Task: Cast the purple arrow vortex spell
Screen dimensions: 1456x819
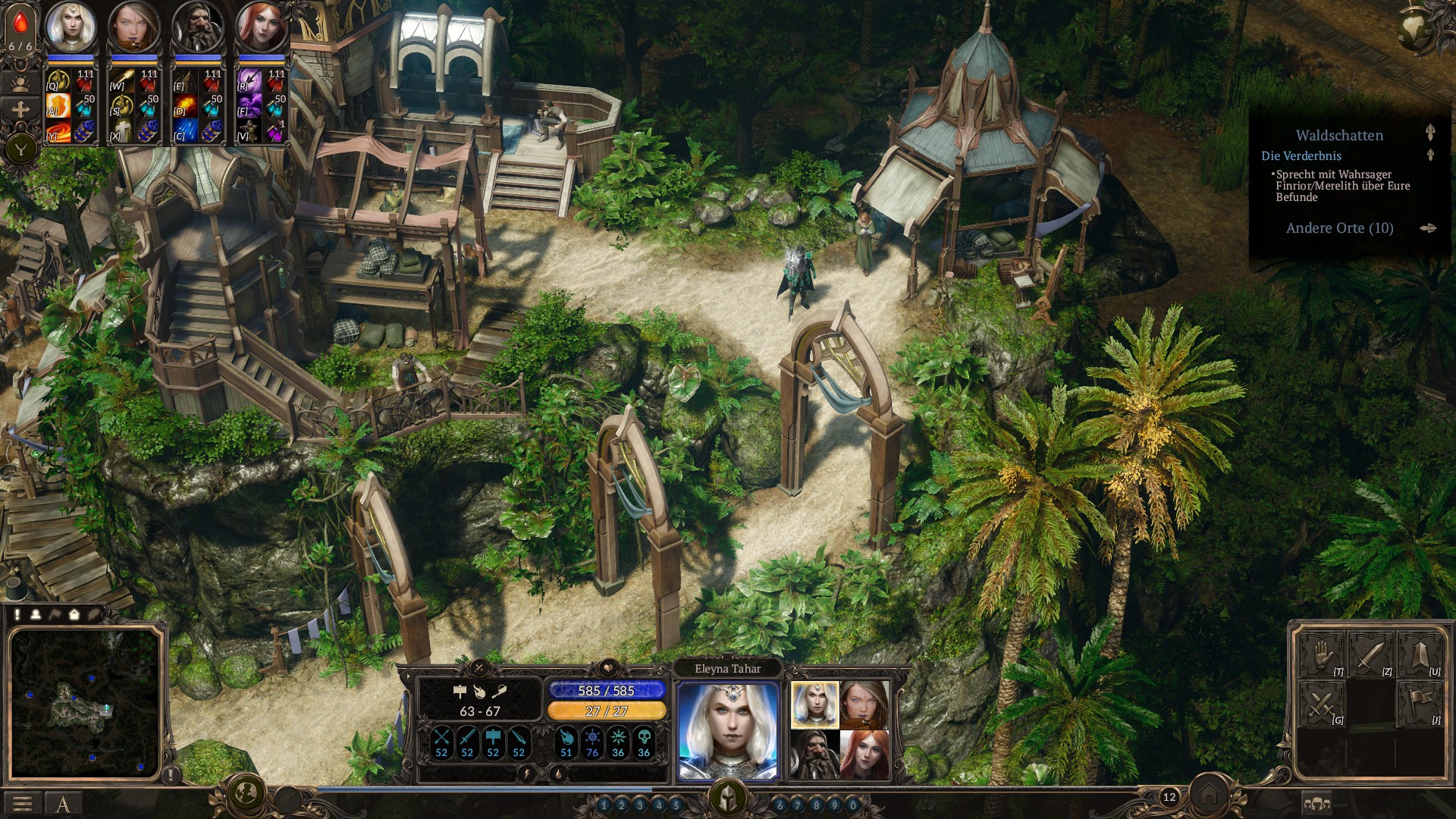Action: coord(249,78)
